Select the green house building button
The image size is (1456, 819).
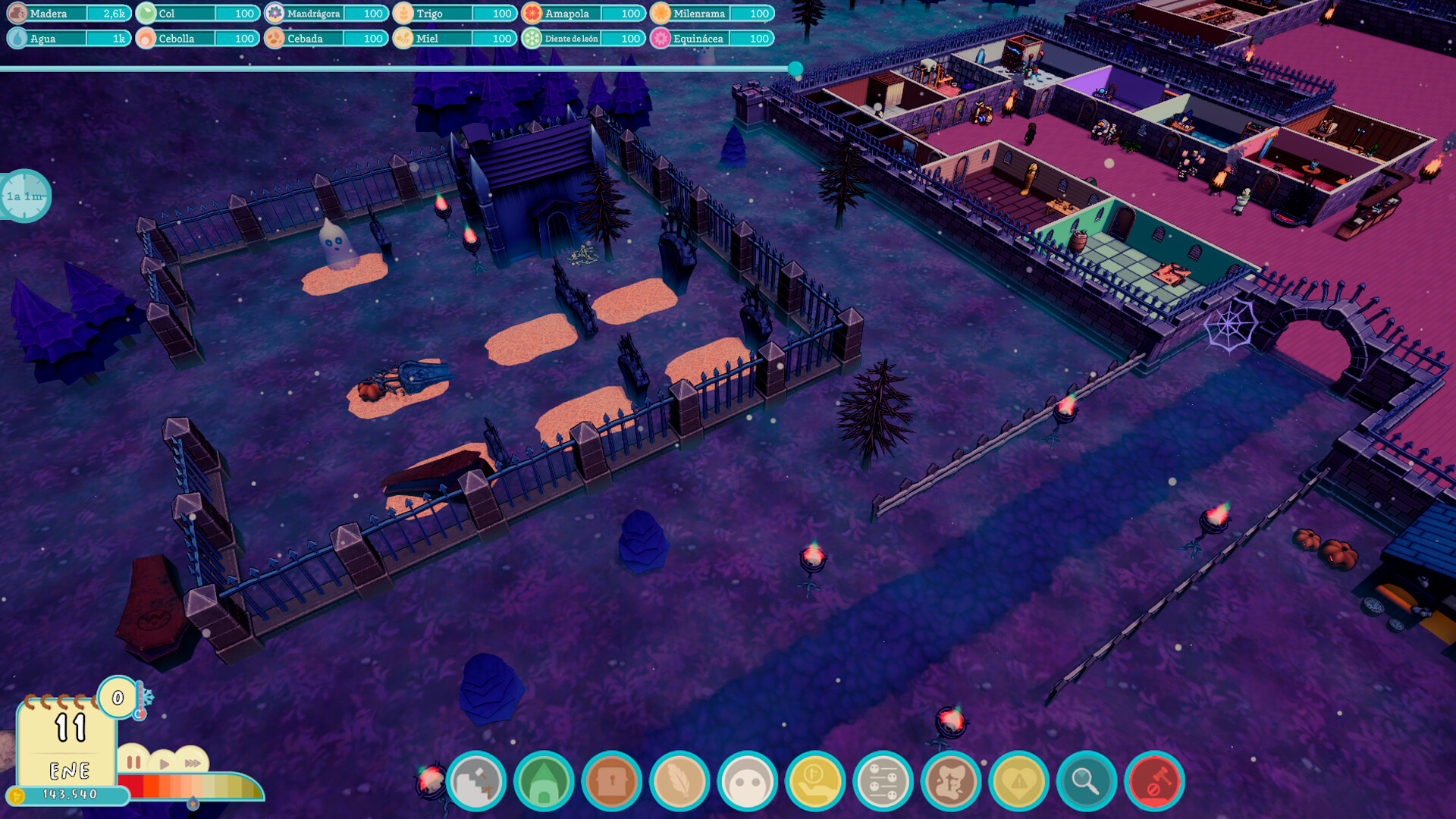544,781
